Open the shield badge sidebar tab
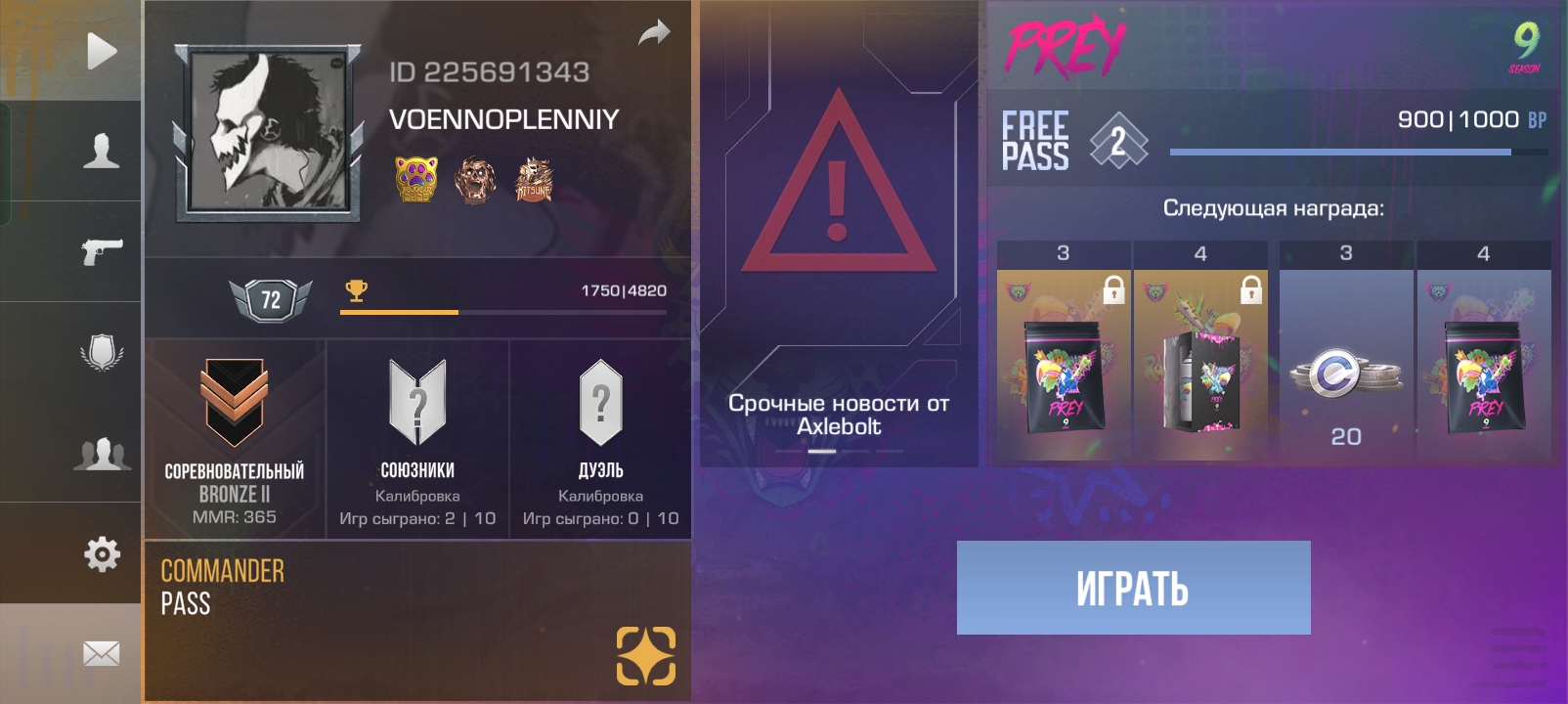The width and height of the screenshot is (1568, 704). tap(101, 352)
